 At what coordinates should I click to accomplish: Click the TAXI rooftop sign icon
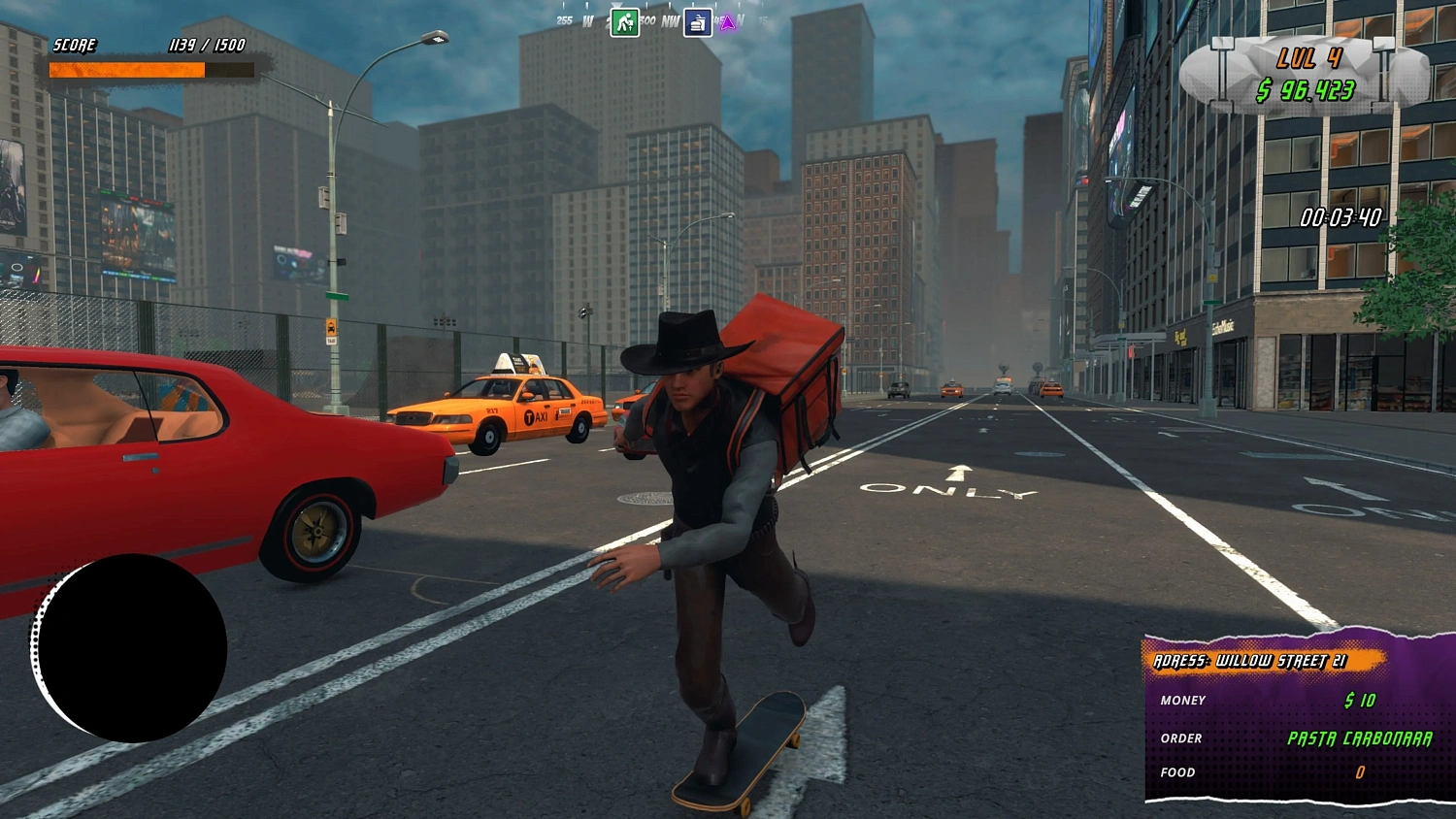pos(521,363)
